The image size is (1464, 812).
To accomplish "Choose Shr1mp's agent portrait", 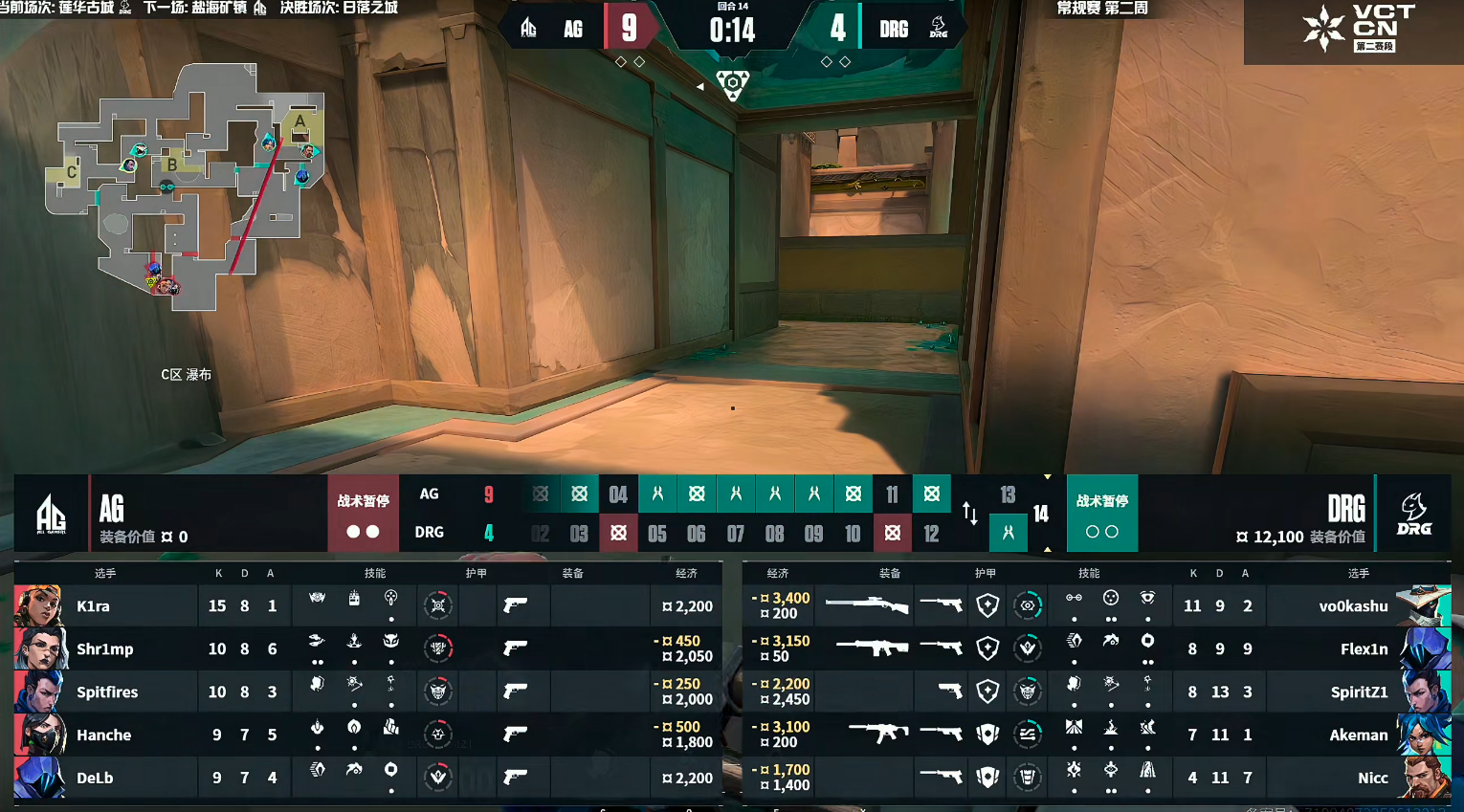I will [39, 648].
